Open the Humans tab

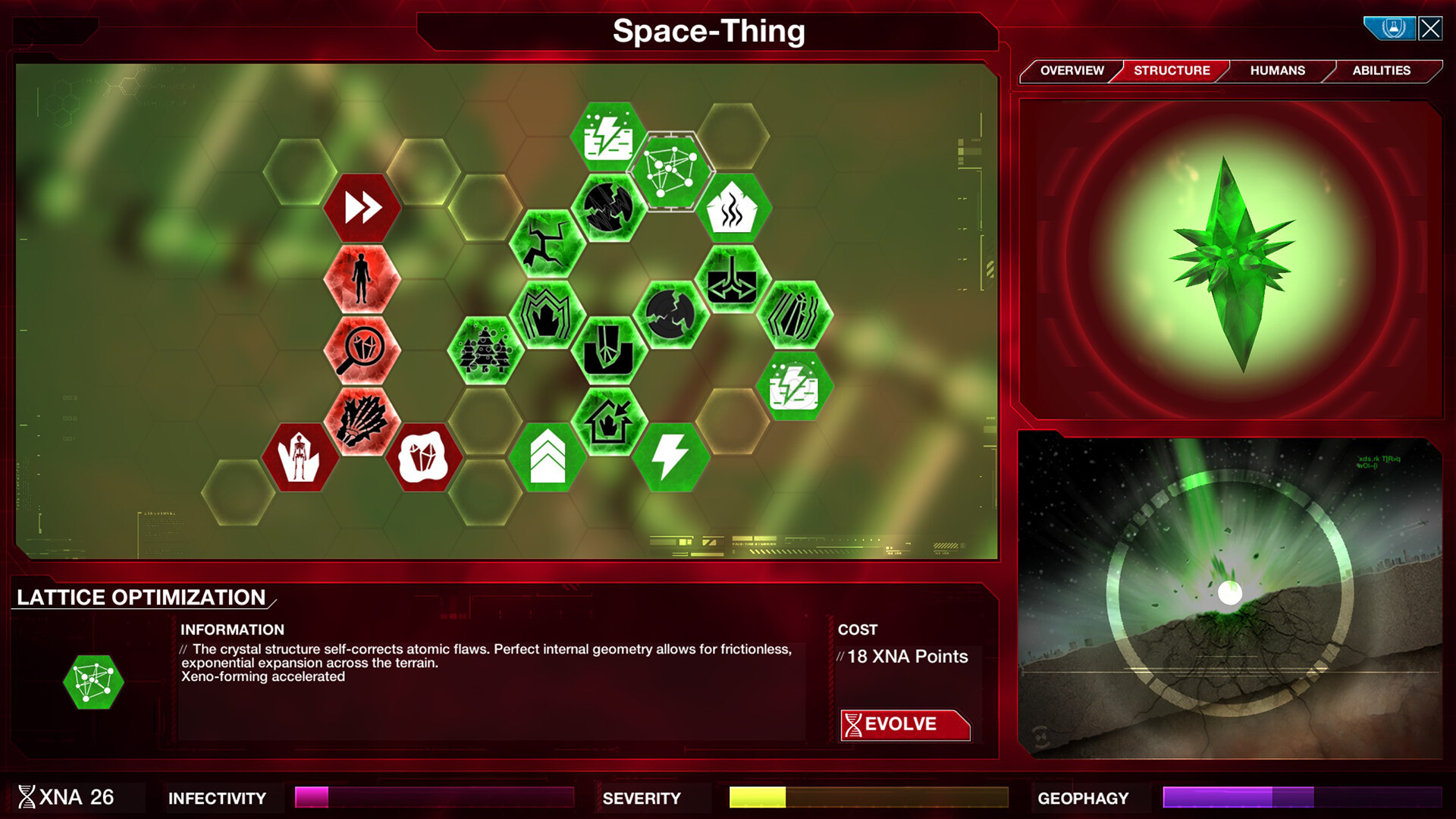1278,71
